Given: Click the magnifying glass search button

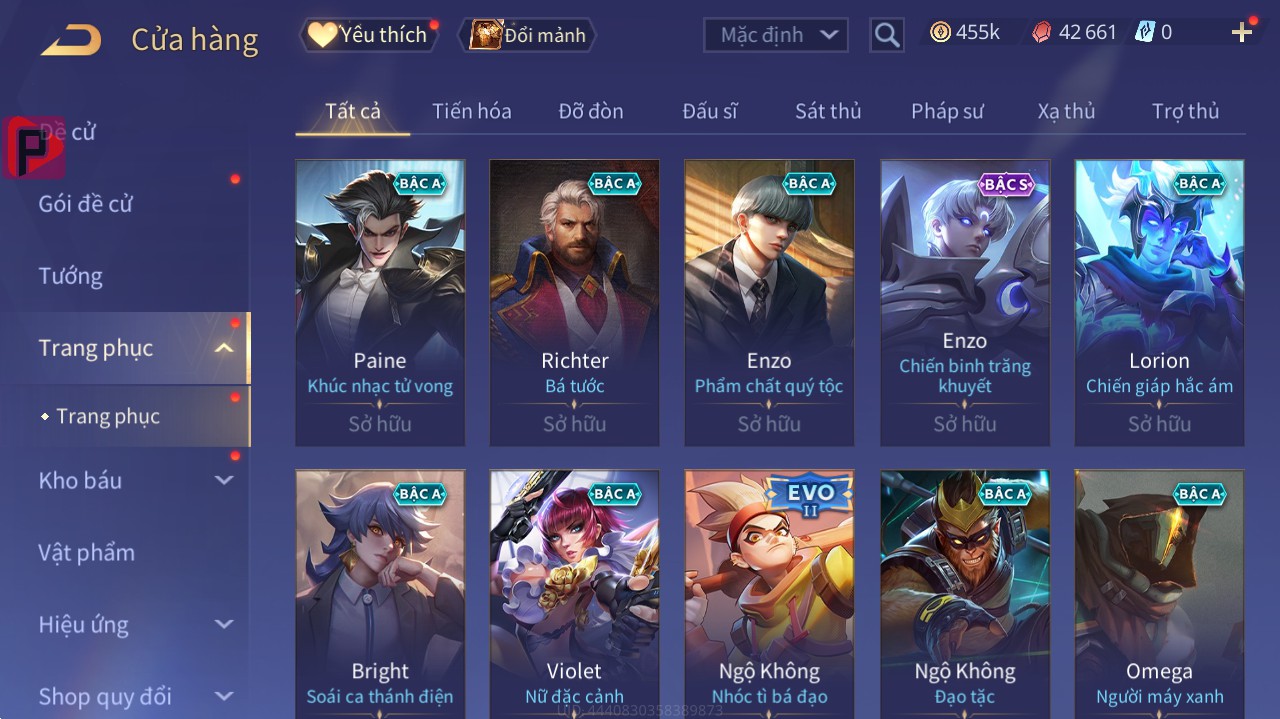Looking at the screenshot, I should point(887,35).
